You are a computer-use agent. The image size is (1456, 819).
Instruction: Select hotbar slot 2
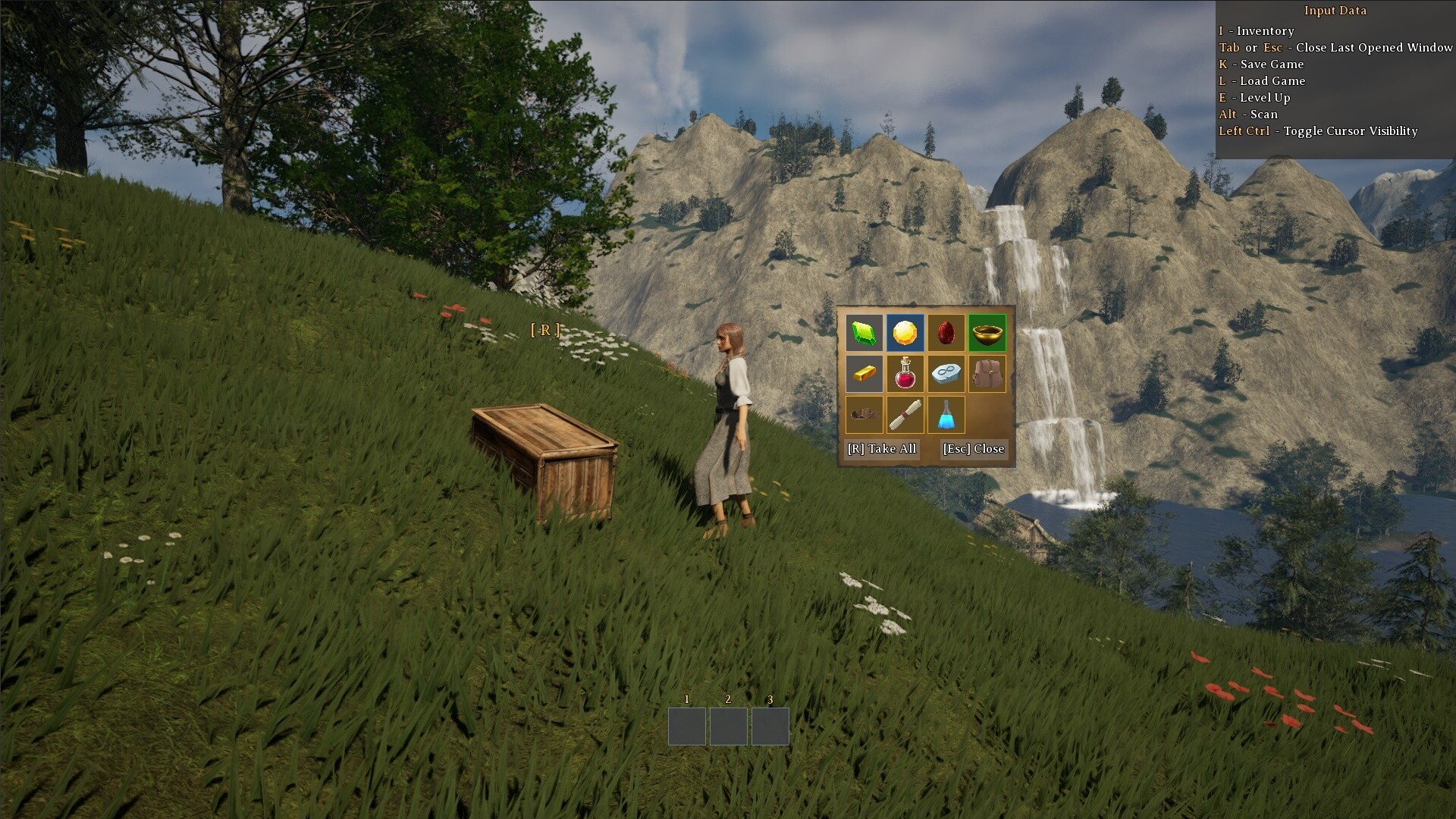(x=729, y=726)
